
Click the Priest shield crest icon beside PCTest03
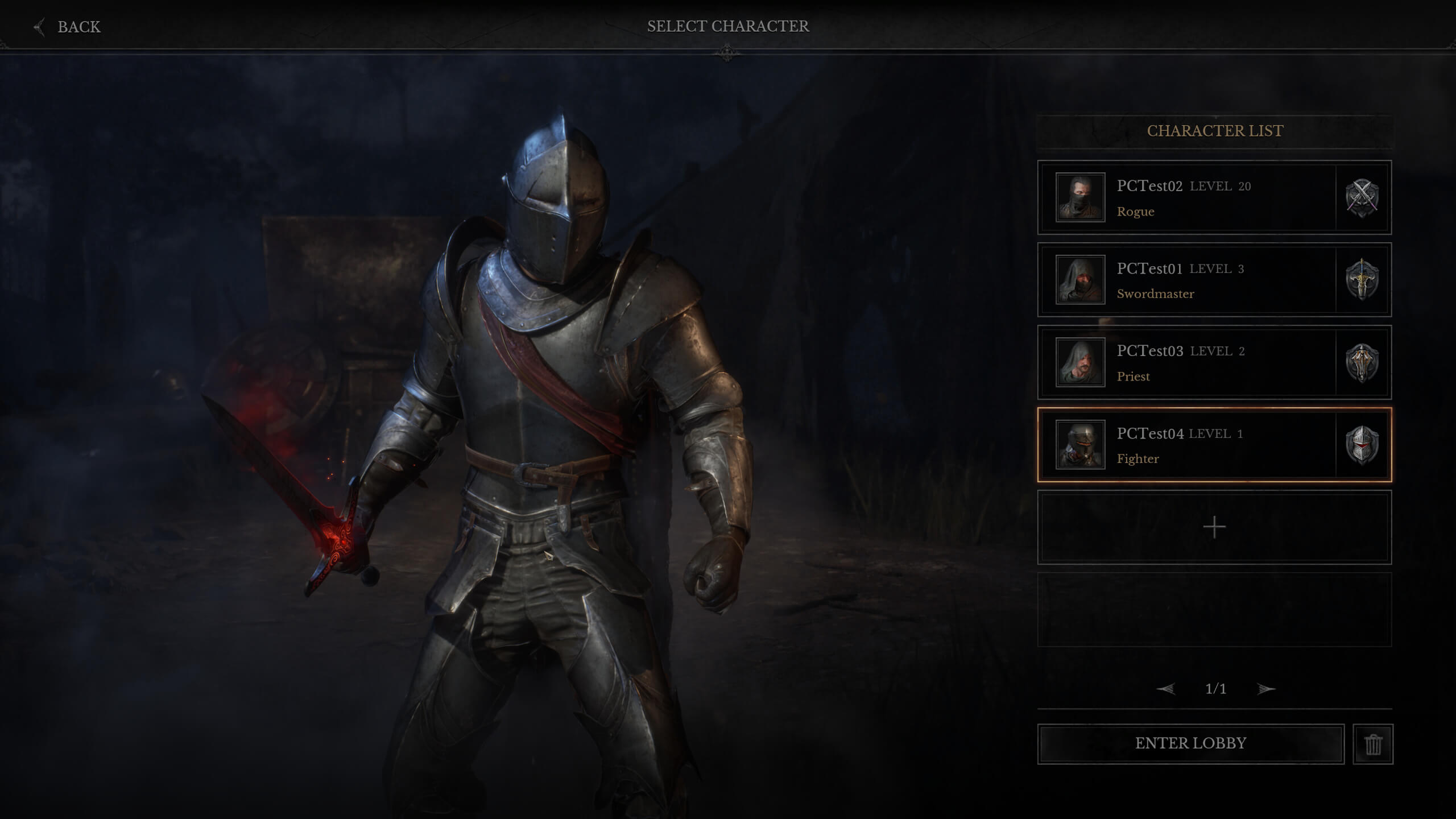point(1363,363)
